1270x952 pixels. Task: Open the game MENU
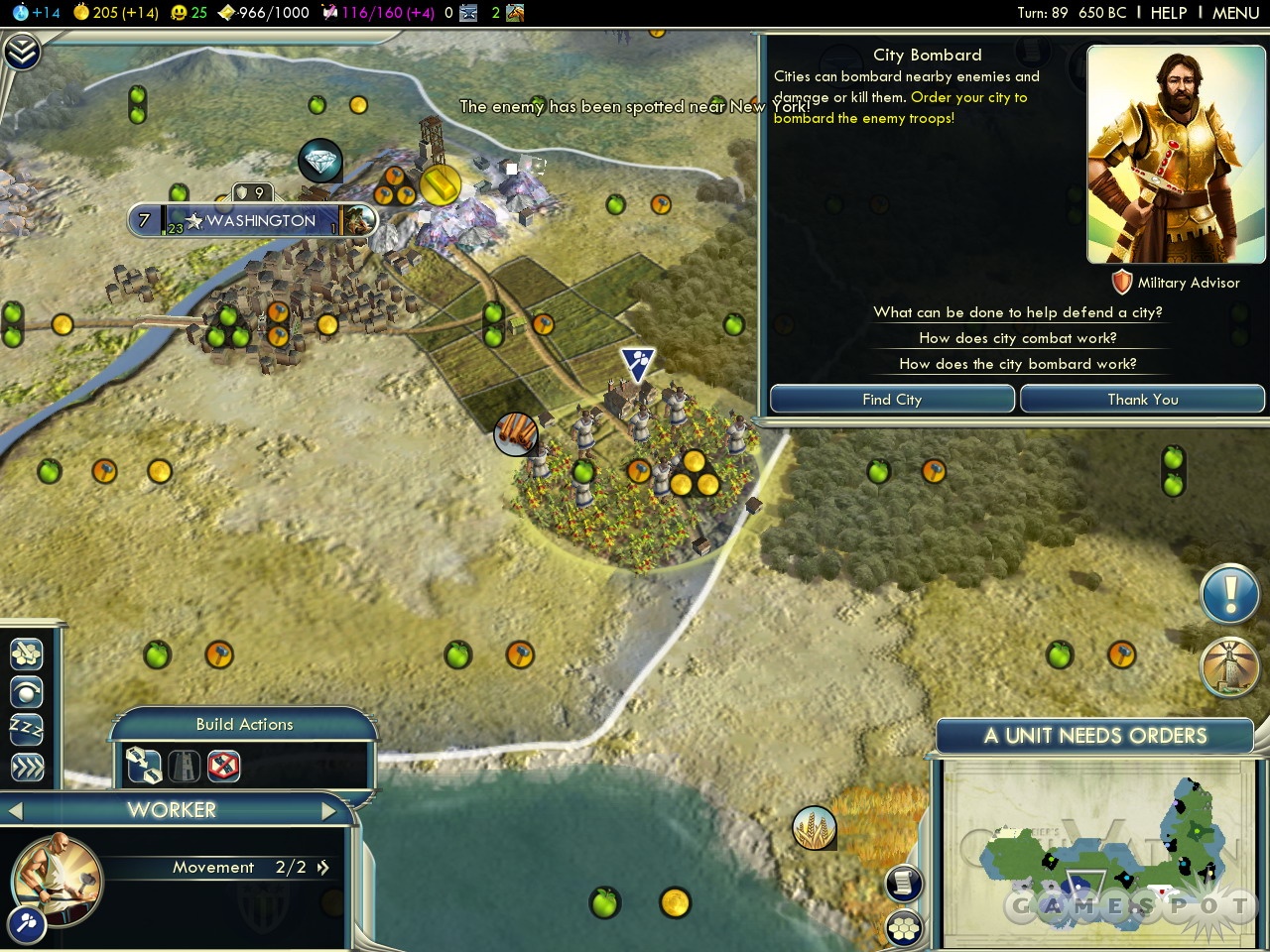[1235, 13]
